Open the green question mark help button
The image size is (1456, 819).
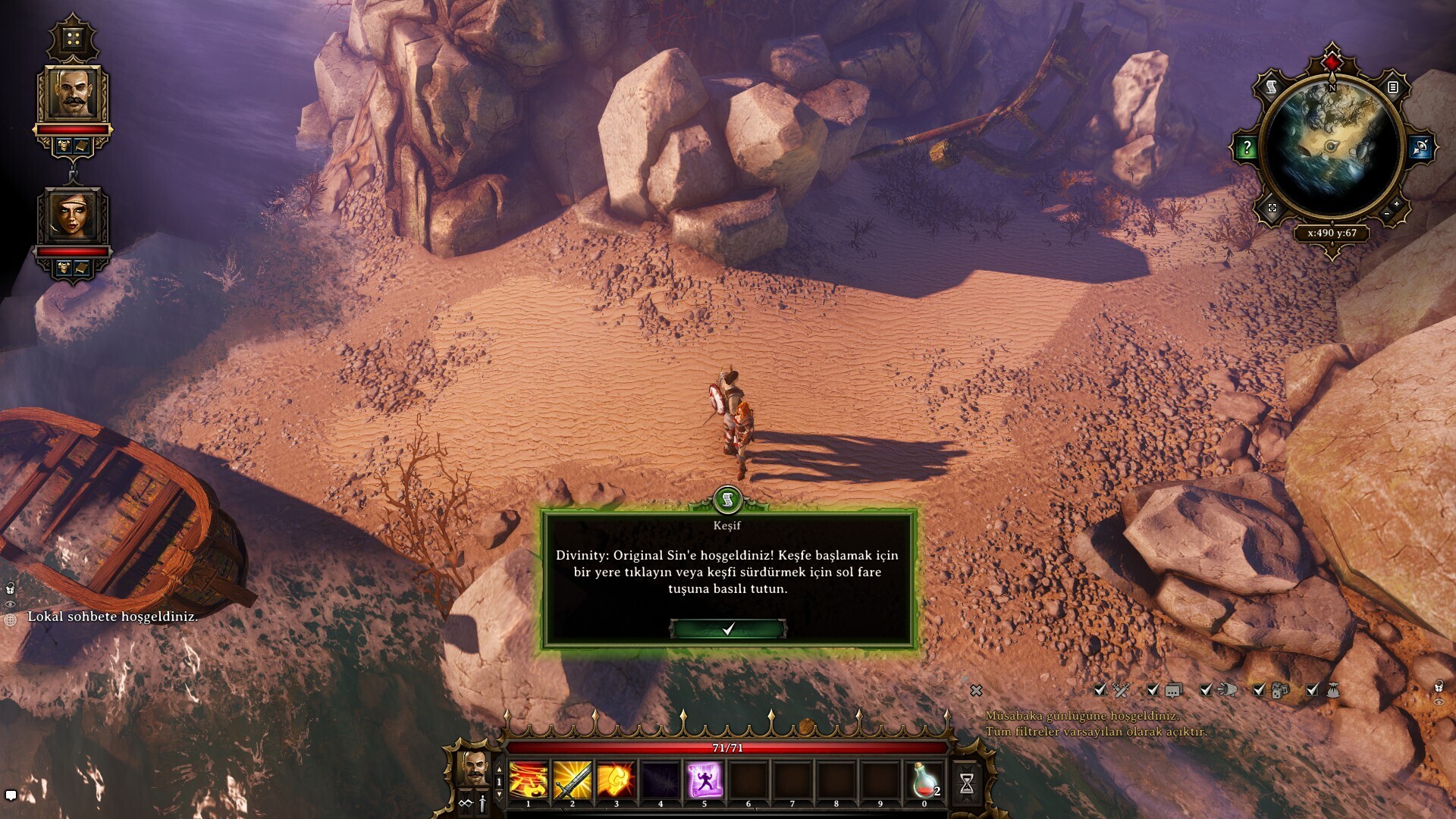[1247, 148]
